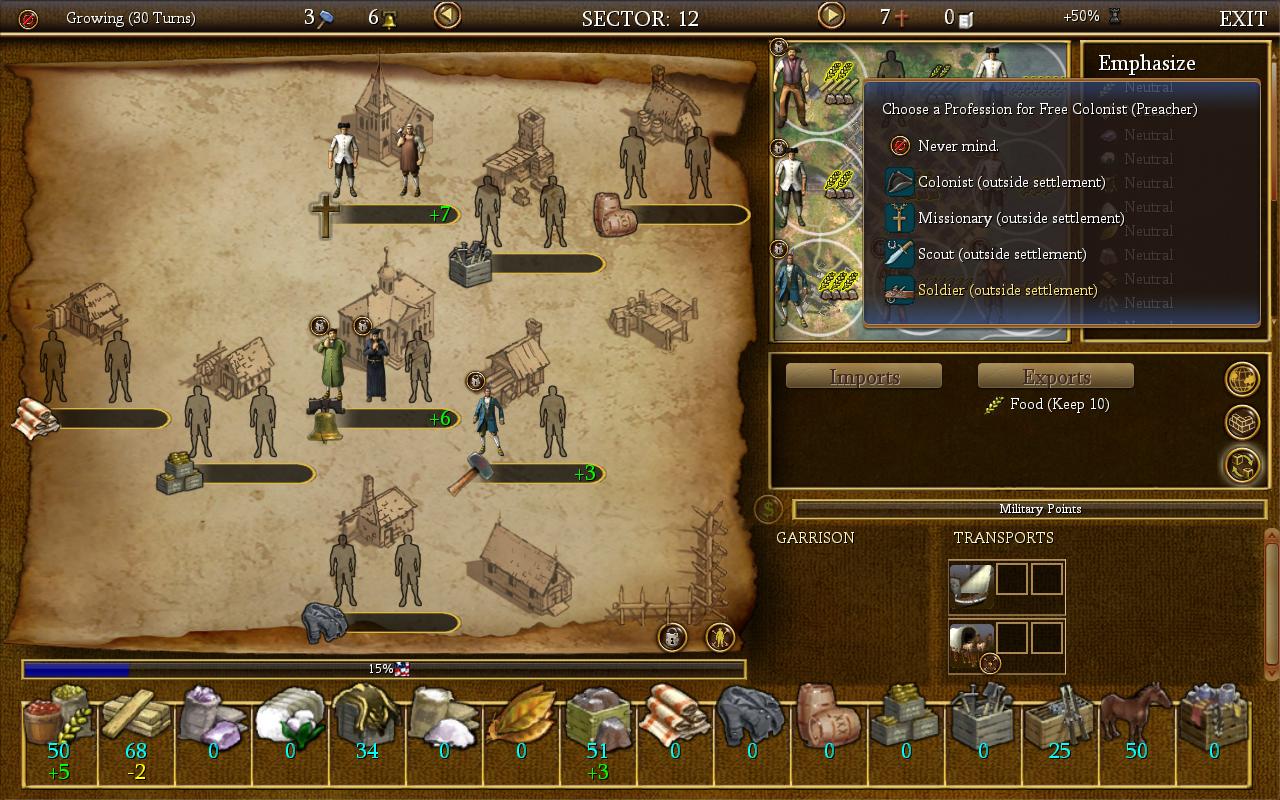The height and width of the screenshot is (800, 1280).
Task: Go to the next sector arrow
Action: (831, 16)
